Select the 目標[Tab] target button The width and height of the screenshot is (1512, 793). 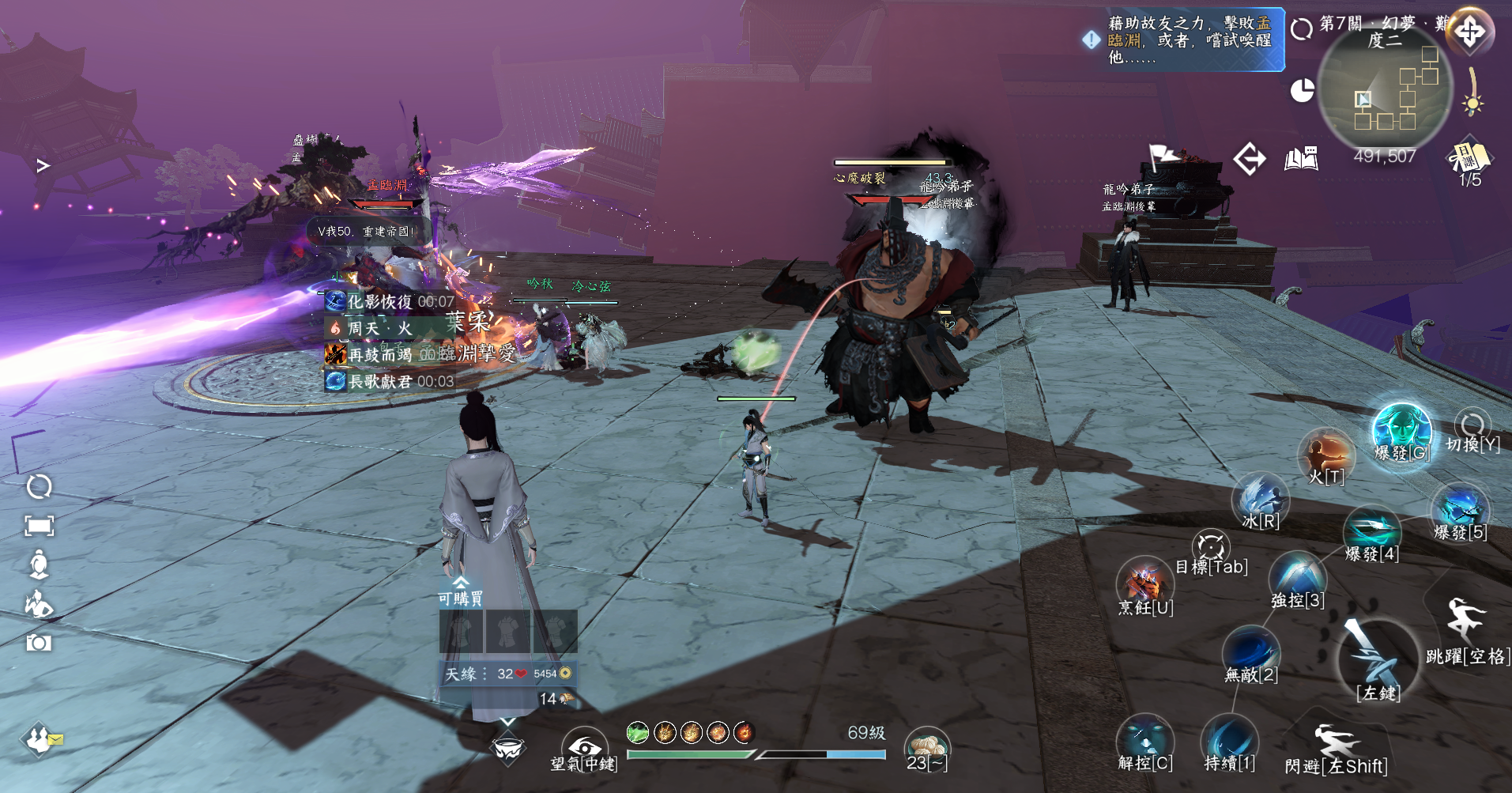coord(1211,549)
